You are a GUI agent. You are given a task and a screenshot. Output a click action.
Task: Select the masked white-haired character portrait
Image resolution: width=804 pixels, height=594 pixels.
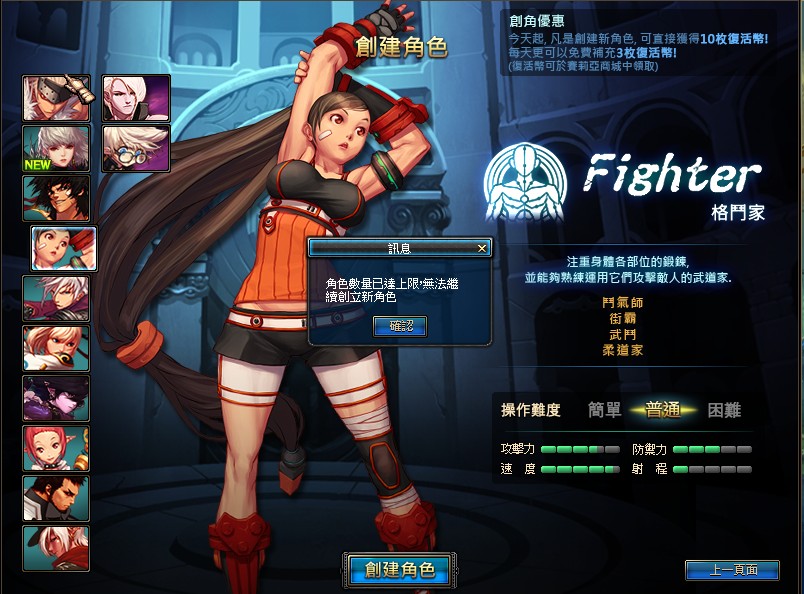pos(57,98)
